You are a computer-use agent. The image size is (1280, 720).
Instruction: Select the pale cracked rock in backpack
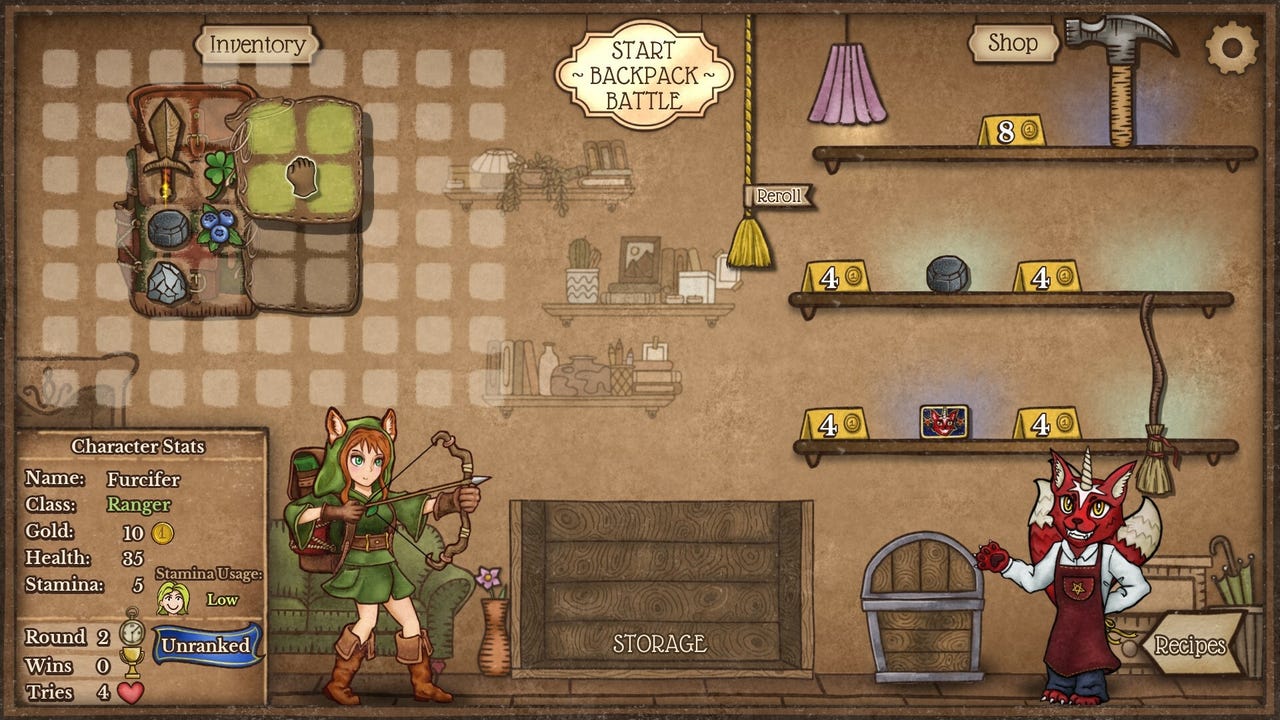166,285
